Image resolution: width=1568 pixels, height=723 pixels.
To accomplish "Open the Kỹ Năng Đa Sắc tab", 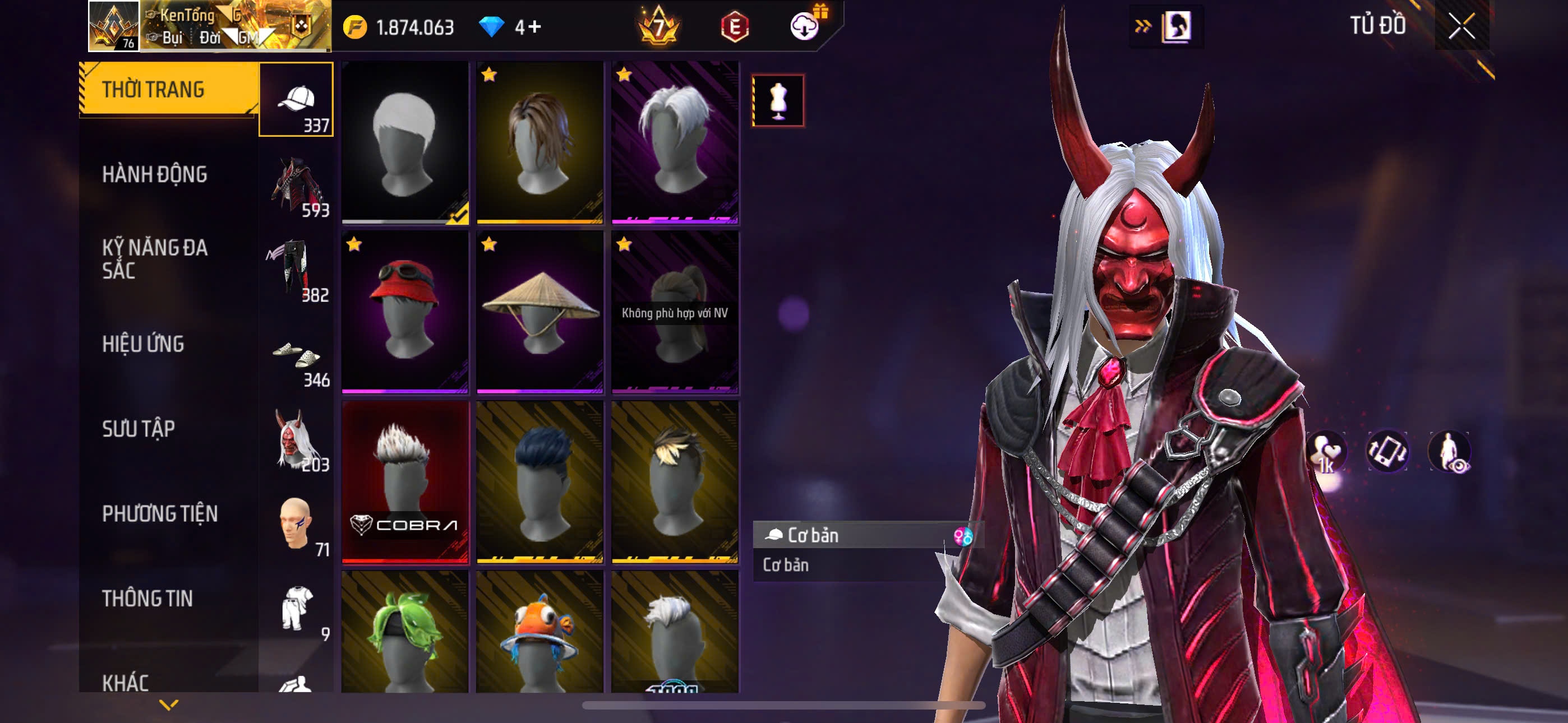I will pyautogui.click(x=155, y=258).
